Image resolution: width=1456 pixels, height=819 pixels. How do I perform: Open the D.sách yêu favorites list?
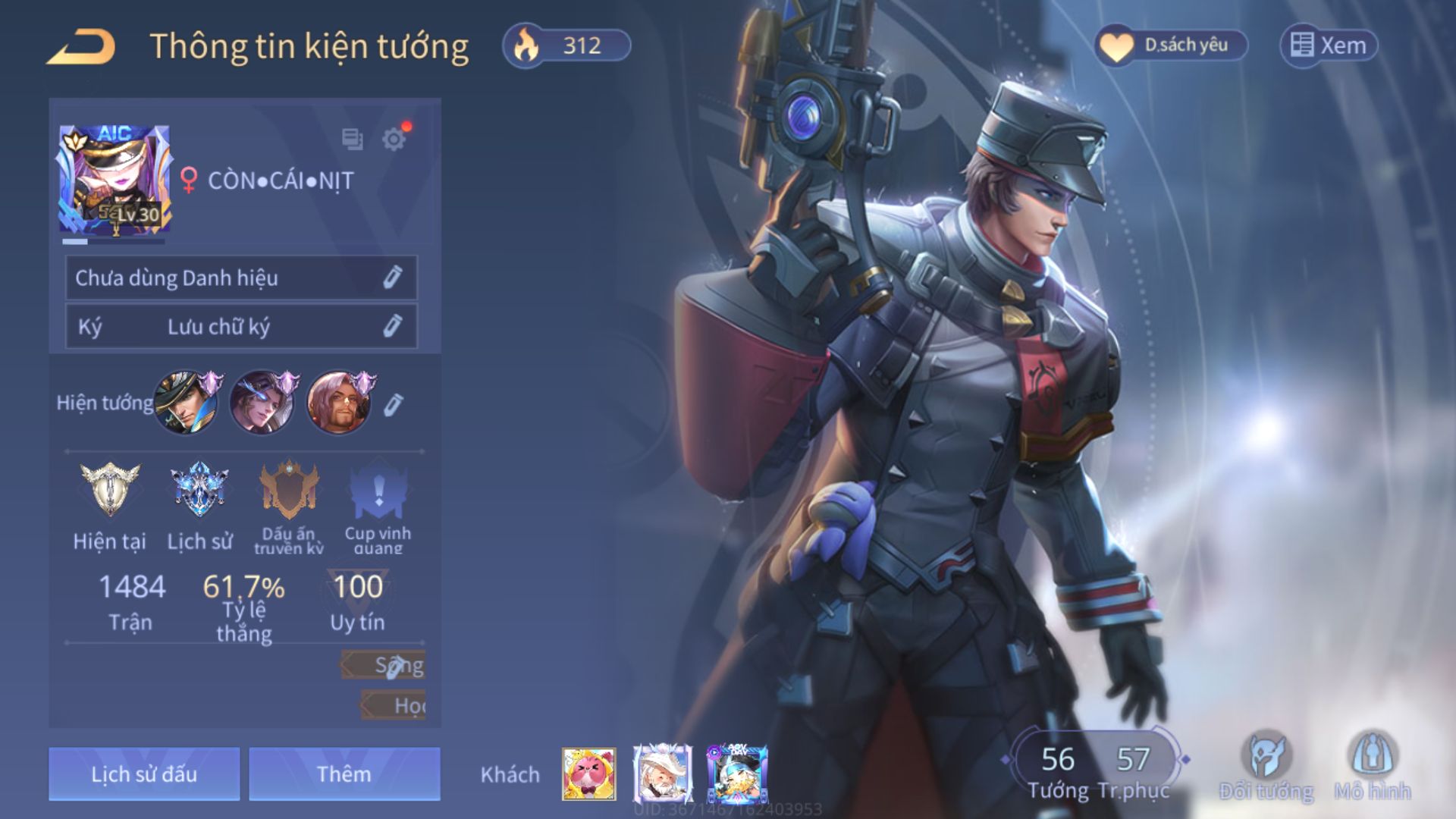pyautogui.click(x=1171, y=45)
